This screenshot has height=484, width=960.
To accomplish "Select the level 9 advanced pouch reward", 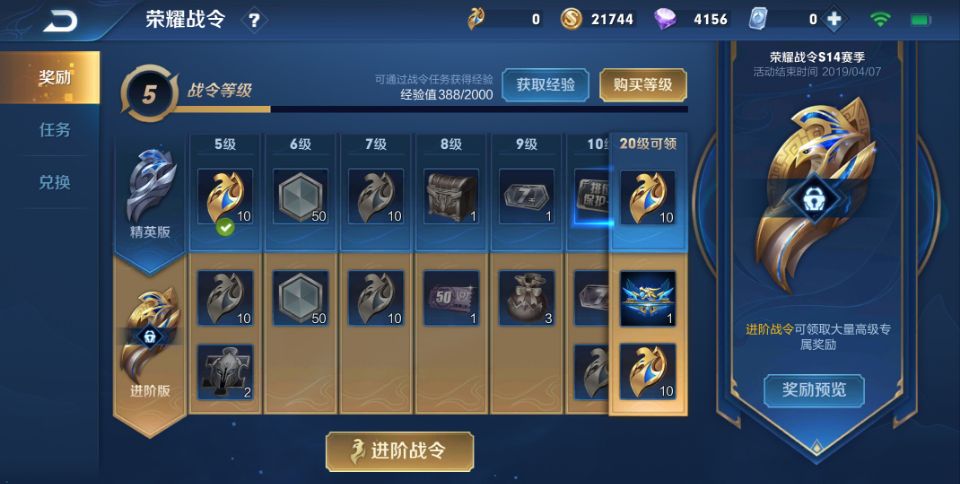I will pyautogui.click(x=526, y=298).
